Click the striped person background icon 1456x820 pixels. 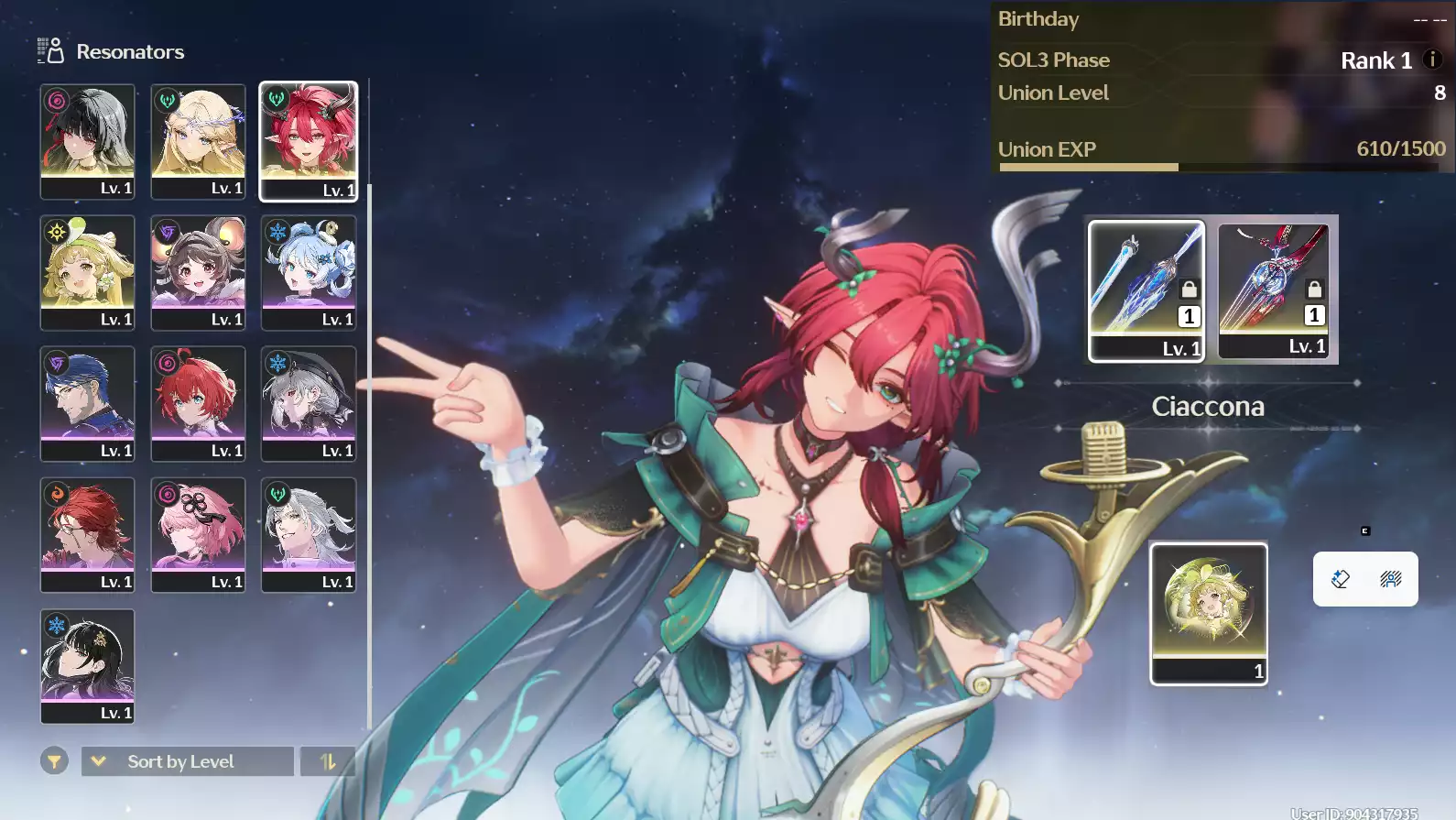pos(1390,579)
